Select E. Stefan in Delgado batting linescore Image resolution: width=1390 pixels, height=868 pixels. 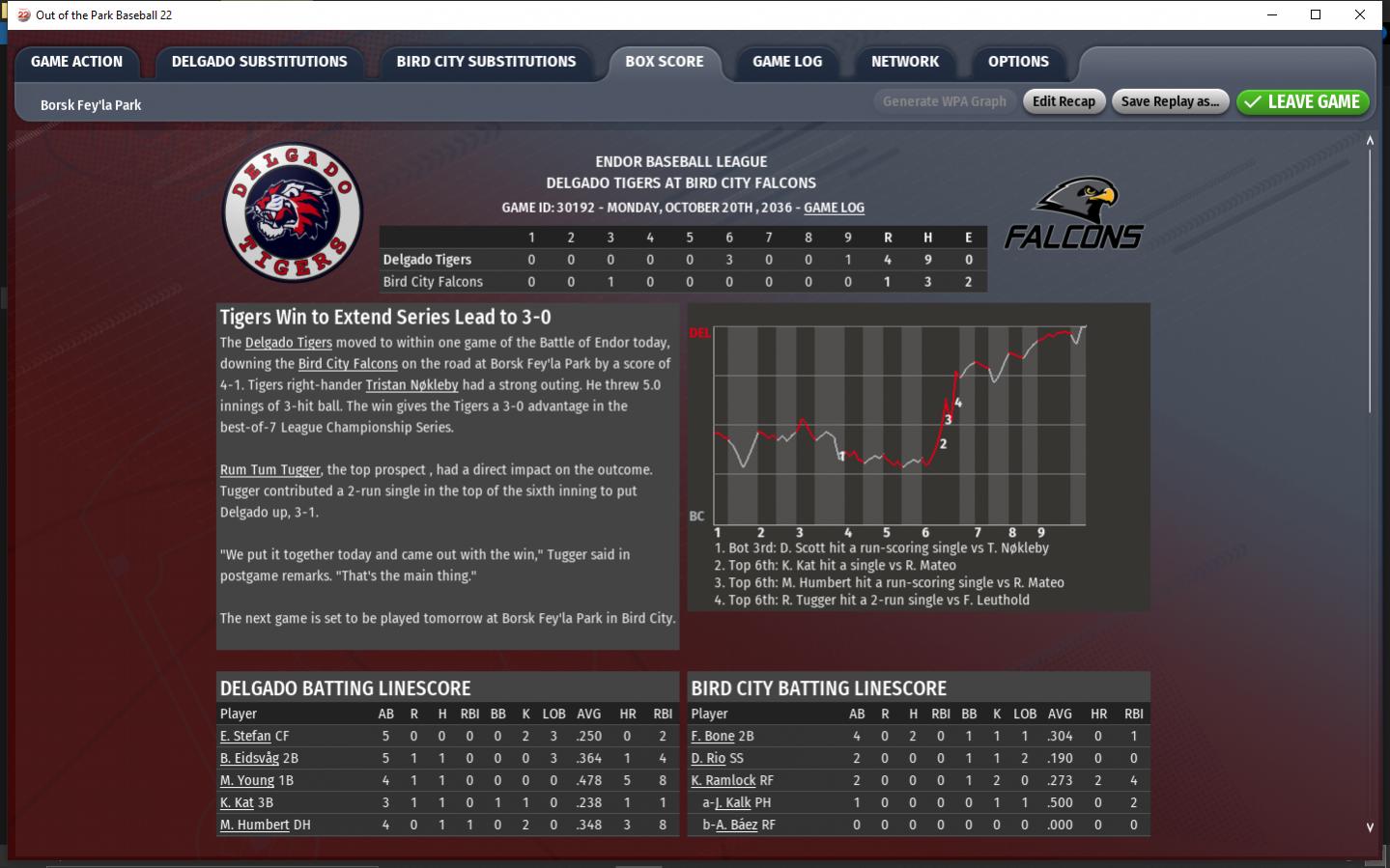tap(245, 736)
